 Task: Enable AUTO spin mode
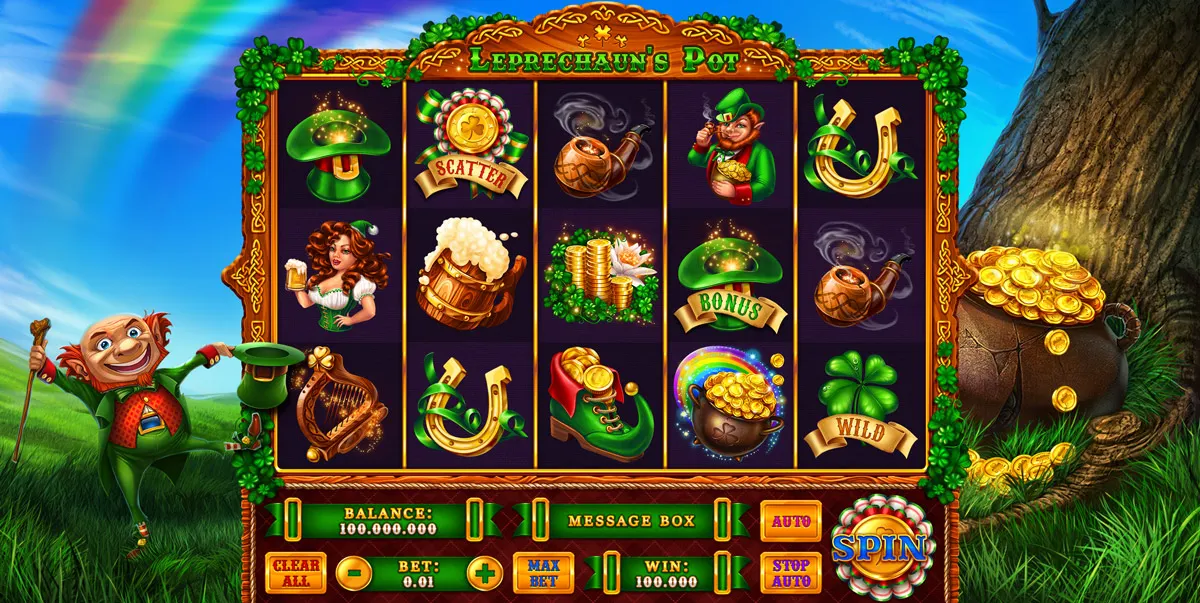click(x=790, y=521)
